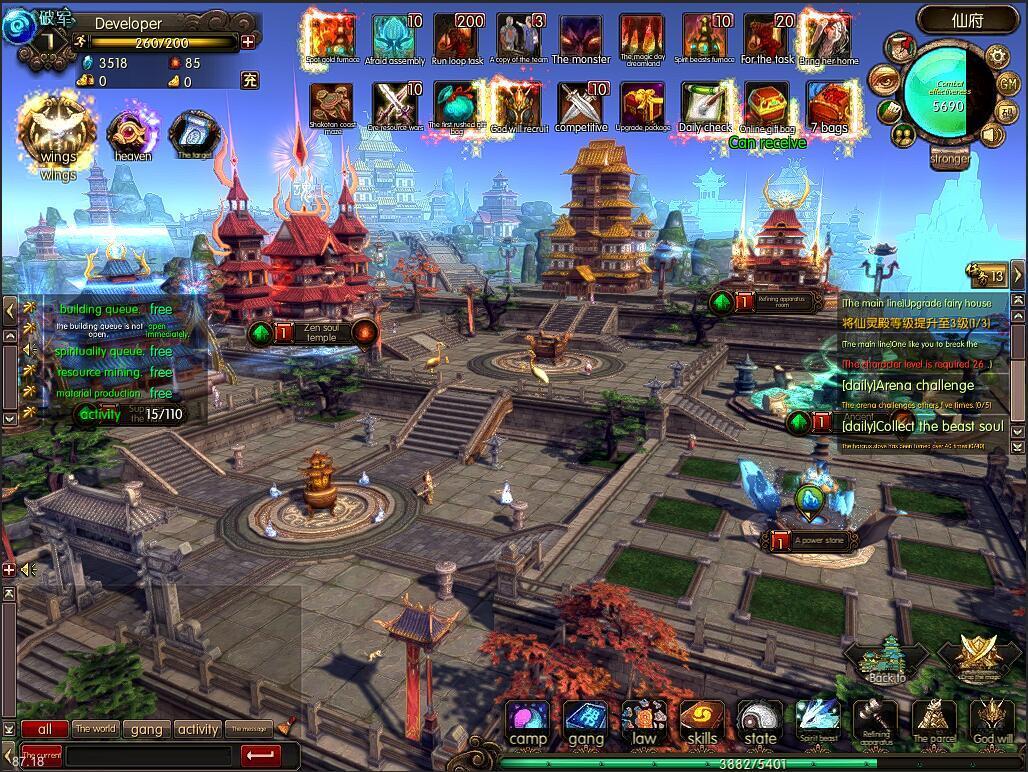Open the wings feature icon

click(58, 135)
